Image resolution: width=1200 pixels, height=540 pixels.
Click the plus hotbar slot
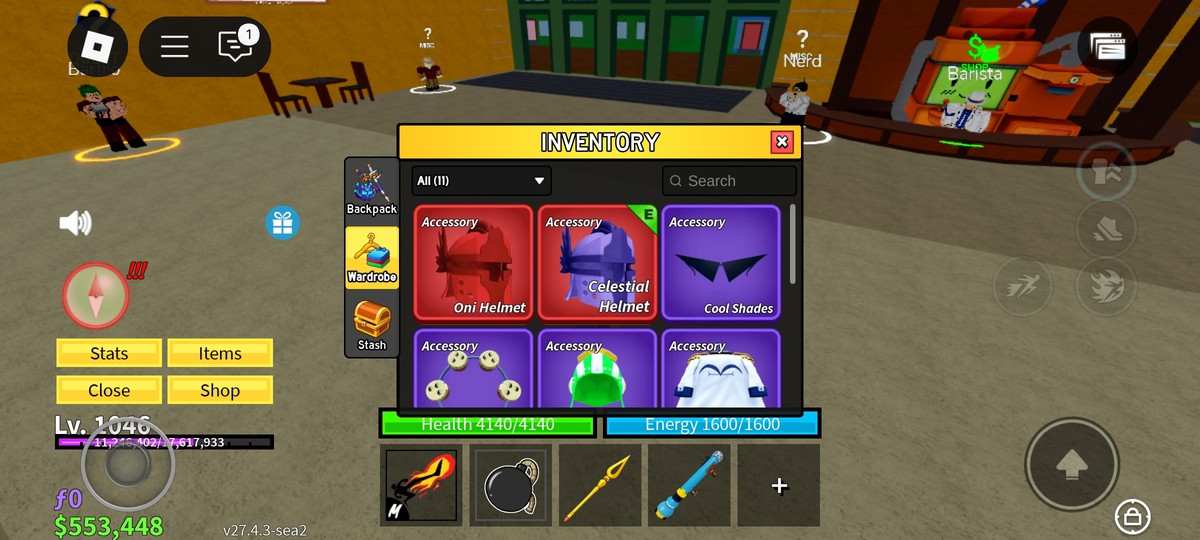pyautogui.click(x=779, y=486)
